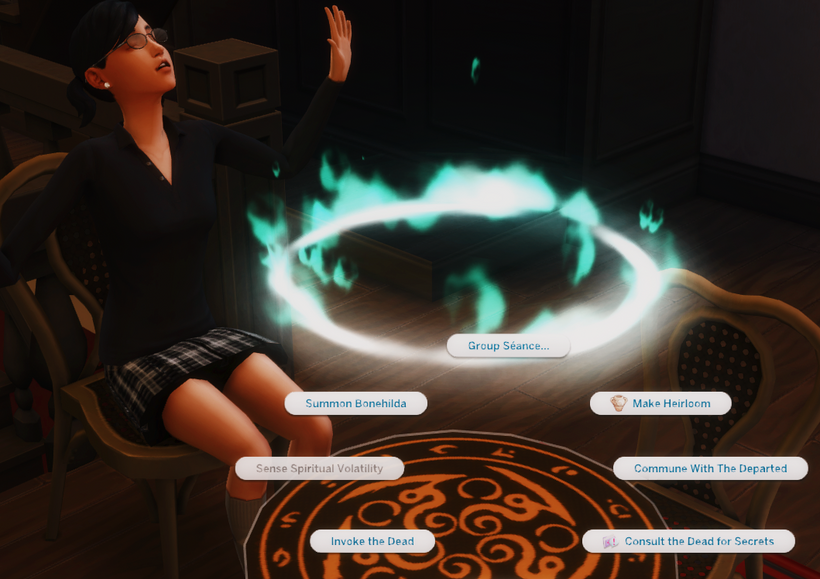Choose Consult the Dead for Secrets
Viewport: 820px width, 579px height.
pos(689,541)
